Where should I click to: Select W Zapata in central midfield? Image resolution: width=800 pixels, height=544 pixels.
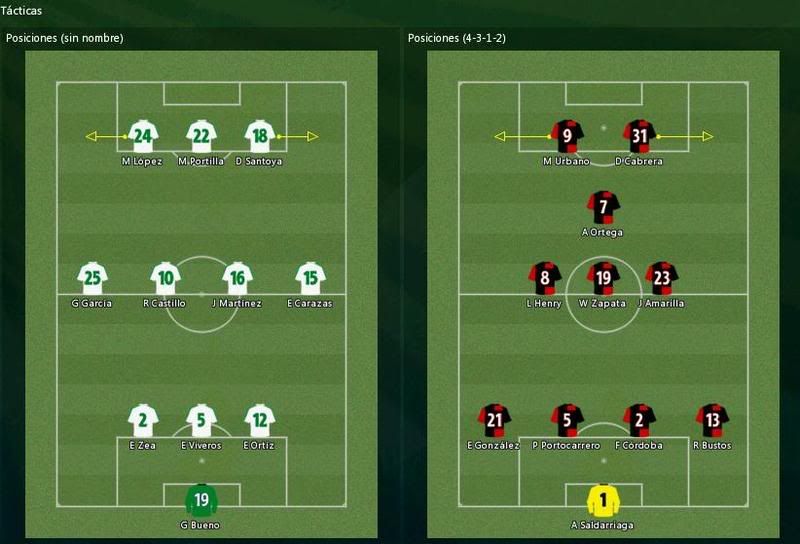(603, 278)
